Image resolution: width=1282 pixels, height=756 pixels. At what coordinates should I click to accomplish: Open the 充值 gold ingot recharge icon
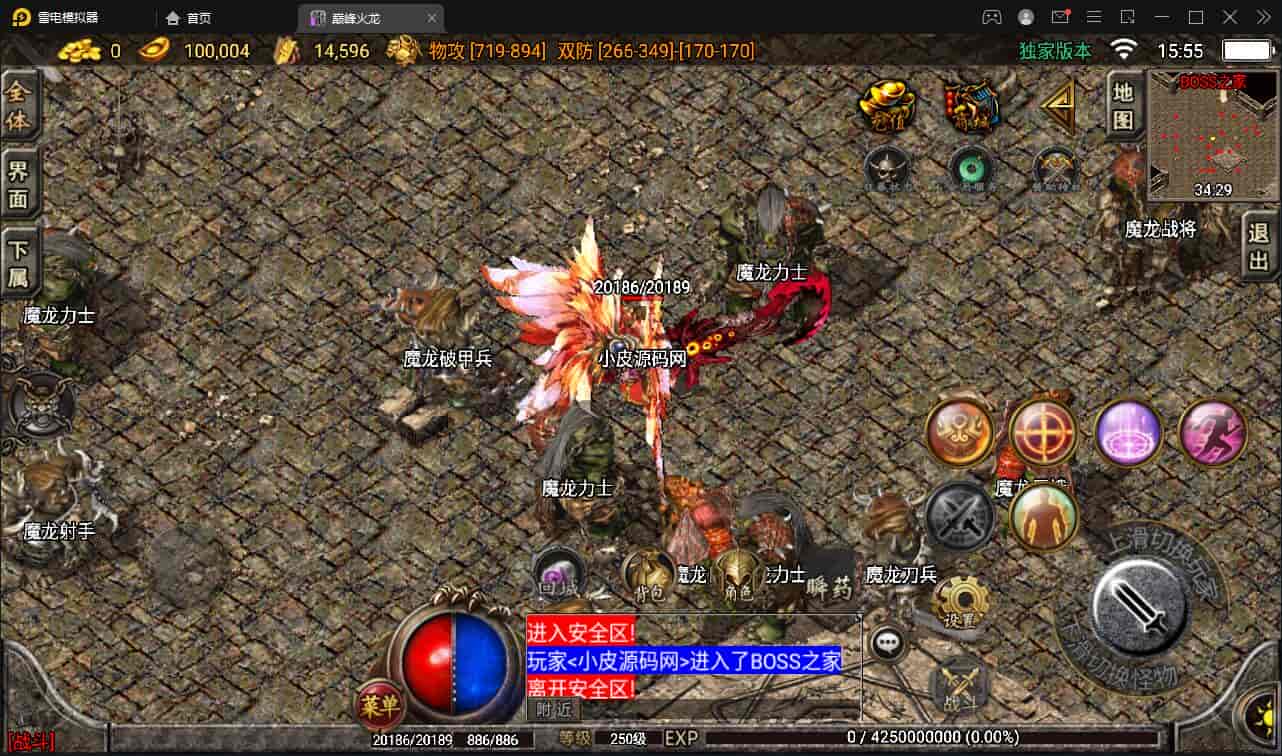(x=887, y=104)
